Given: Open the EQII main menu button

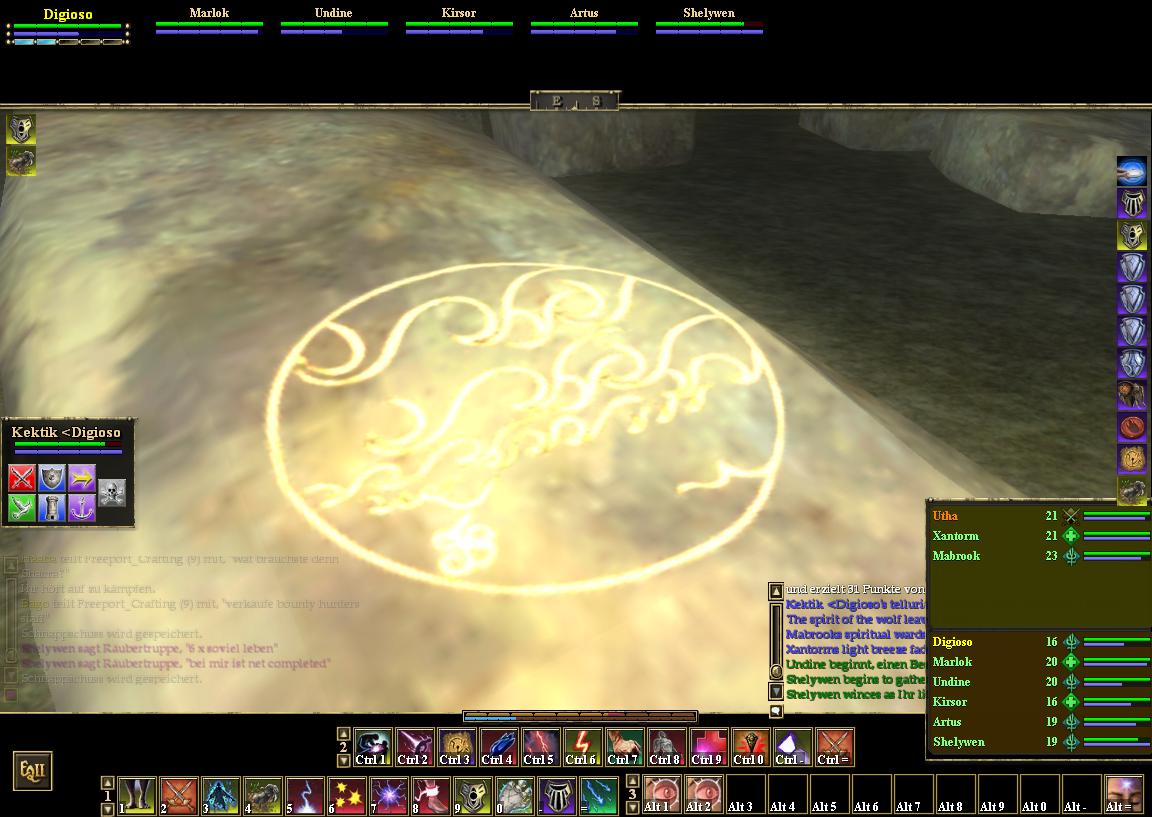Looking at the screenshot, I should point(31,771).
